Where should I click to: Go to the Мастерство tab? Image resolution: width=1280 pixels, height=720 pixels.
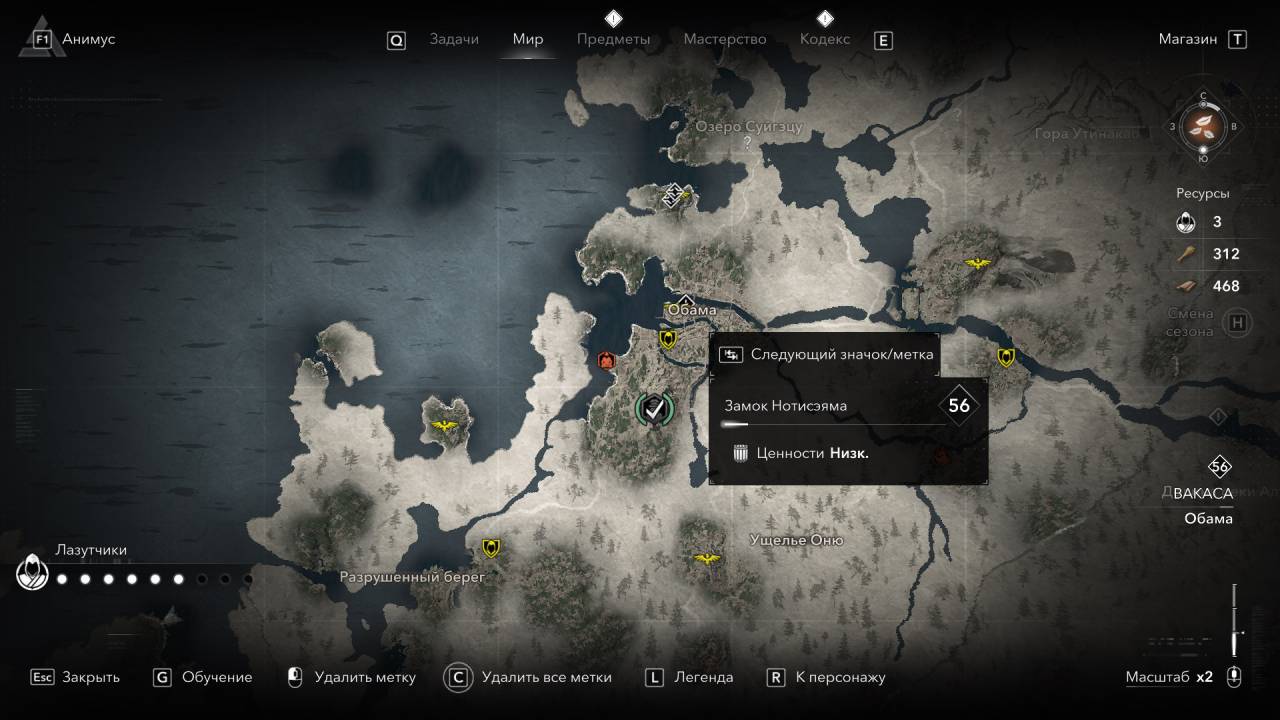tap(725, 39)
